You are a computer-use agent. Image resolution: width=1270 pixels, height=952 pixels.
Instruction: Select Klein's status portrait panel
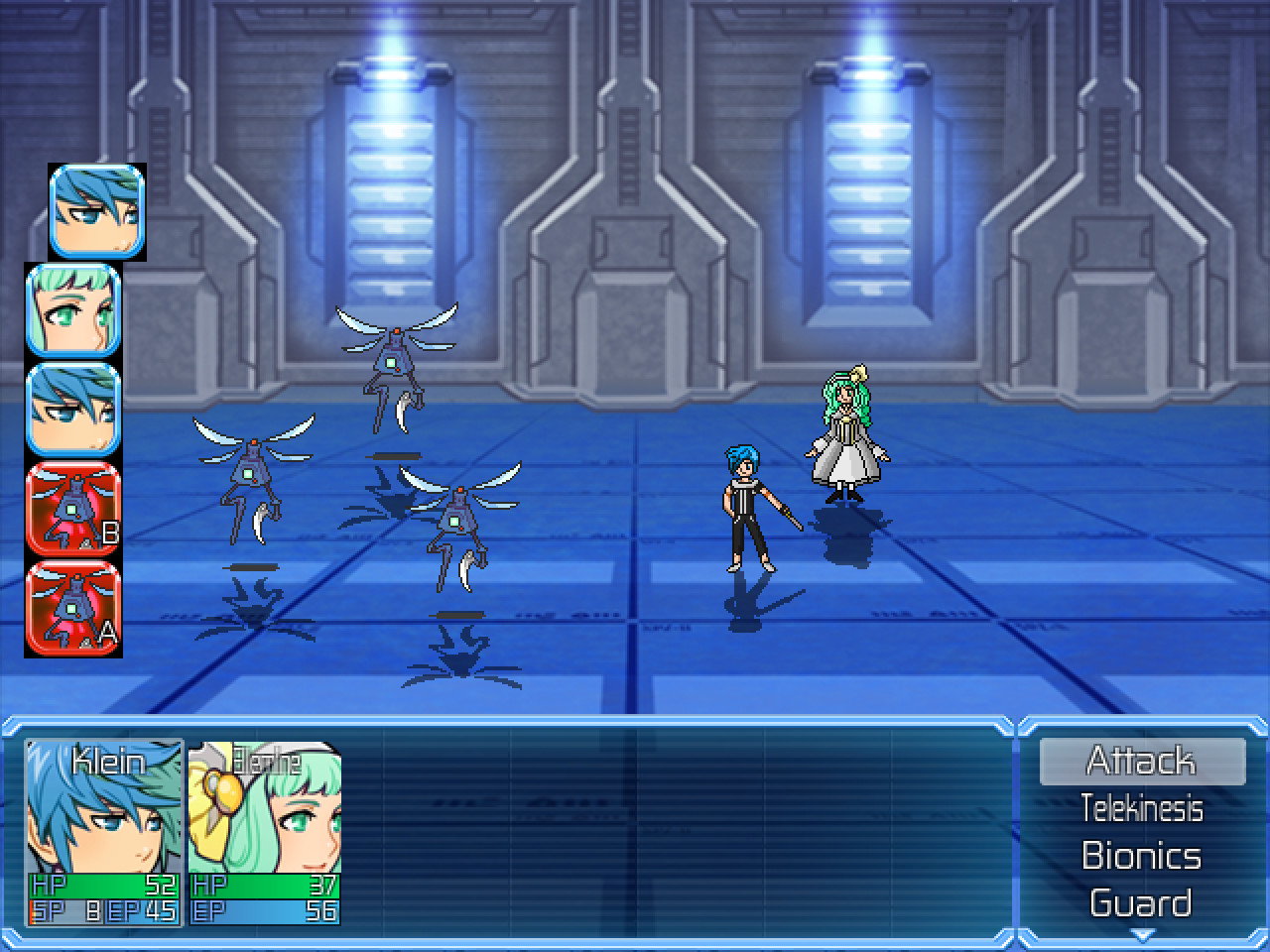[104, 833]
